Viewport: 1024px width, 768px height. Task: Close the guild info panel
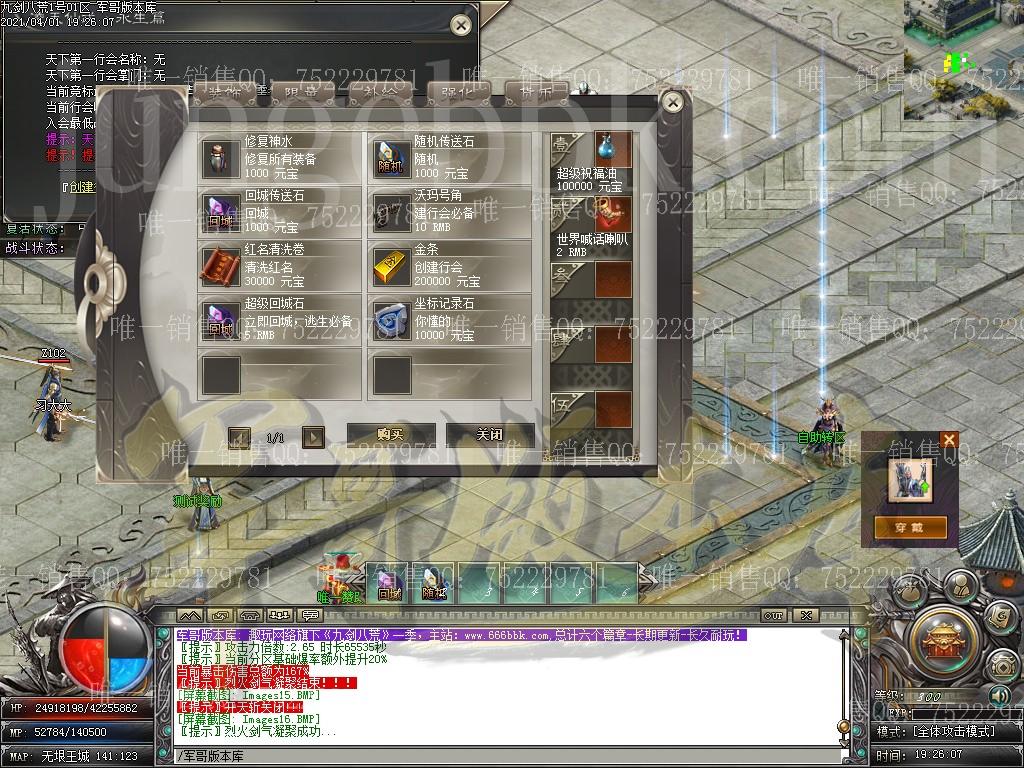[x=460, y=25]
